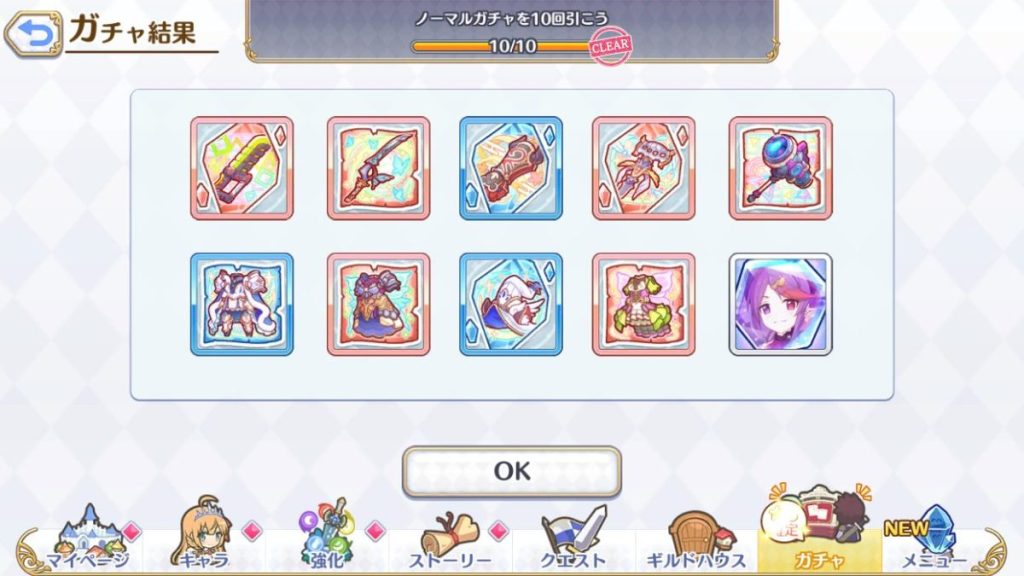Select the green serrated sword blueprint

pos(242,168)
